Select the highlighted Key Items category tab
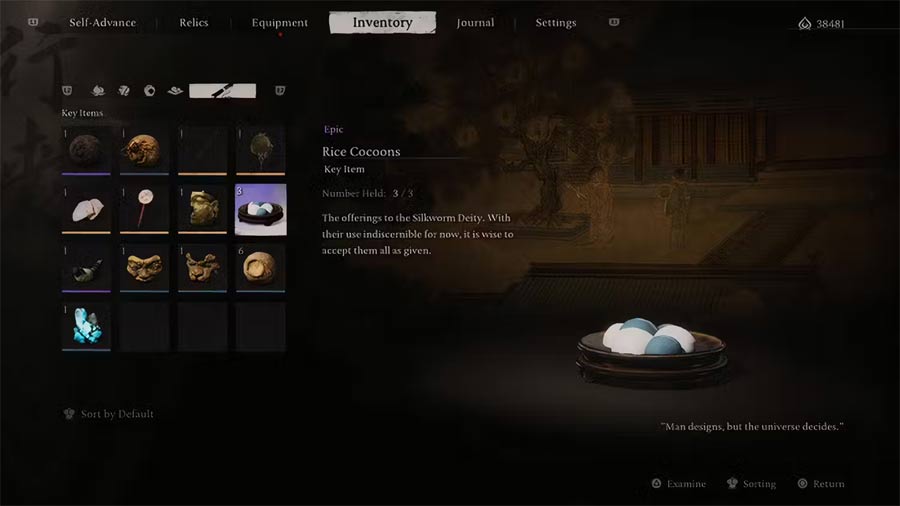Screen dimensions: 900x506 pyautogui.click(x=222, y=91)
